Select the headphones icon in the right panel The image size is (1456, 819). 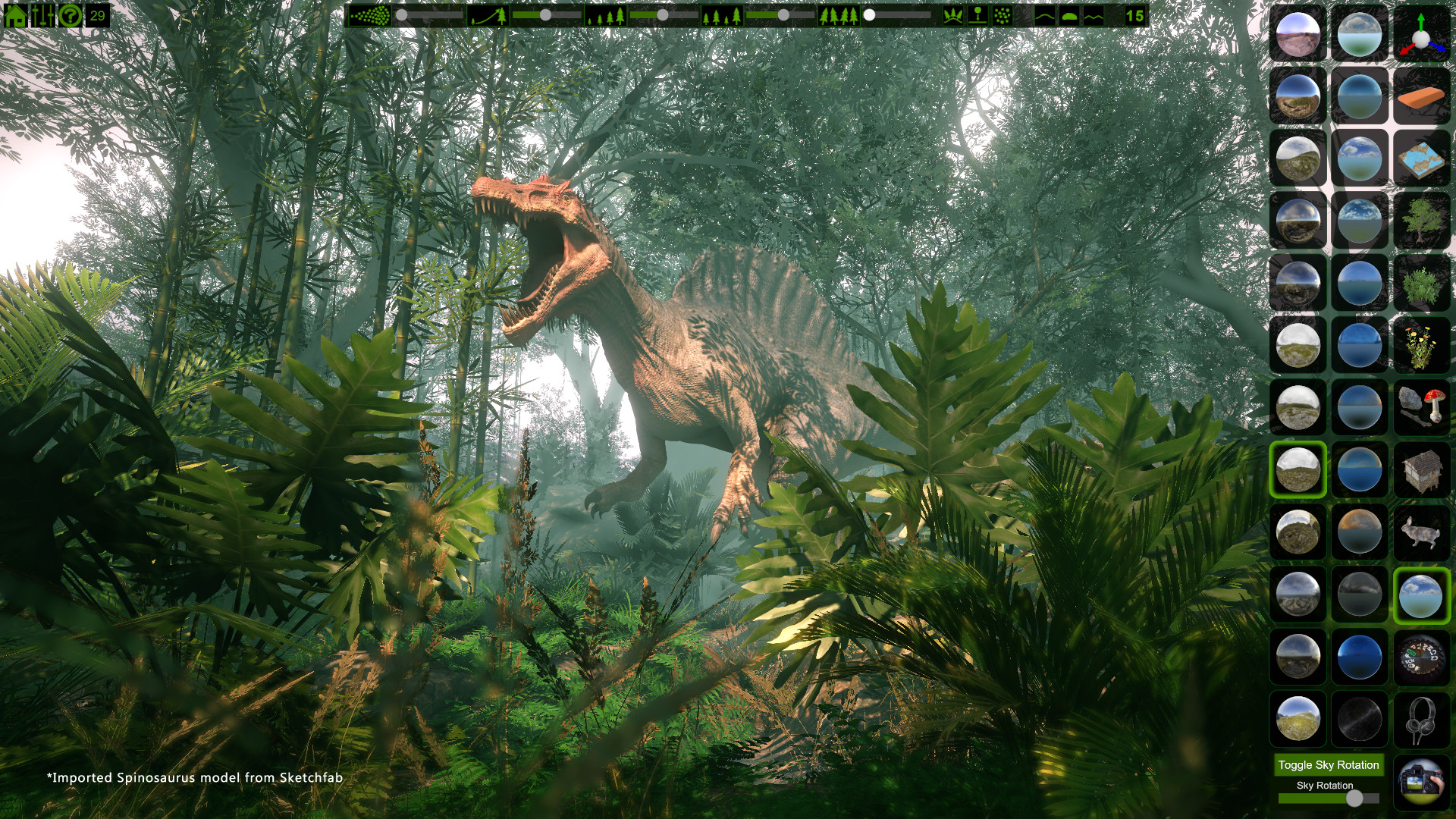1423,719
